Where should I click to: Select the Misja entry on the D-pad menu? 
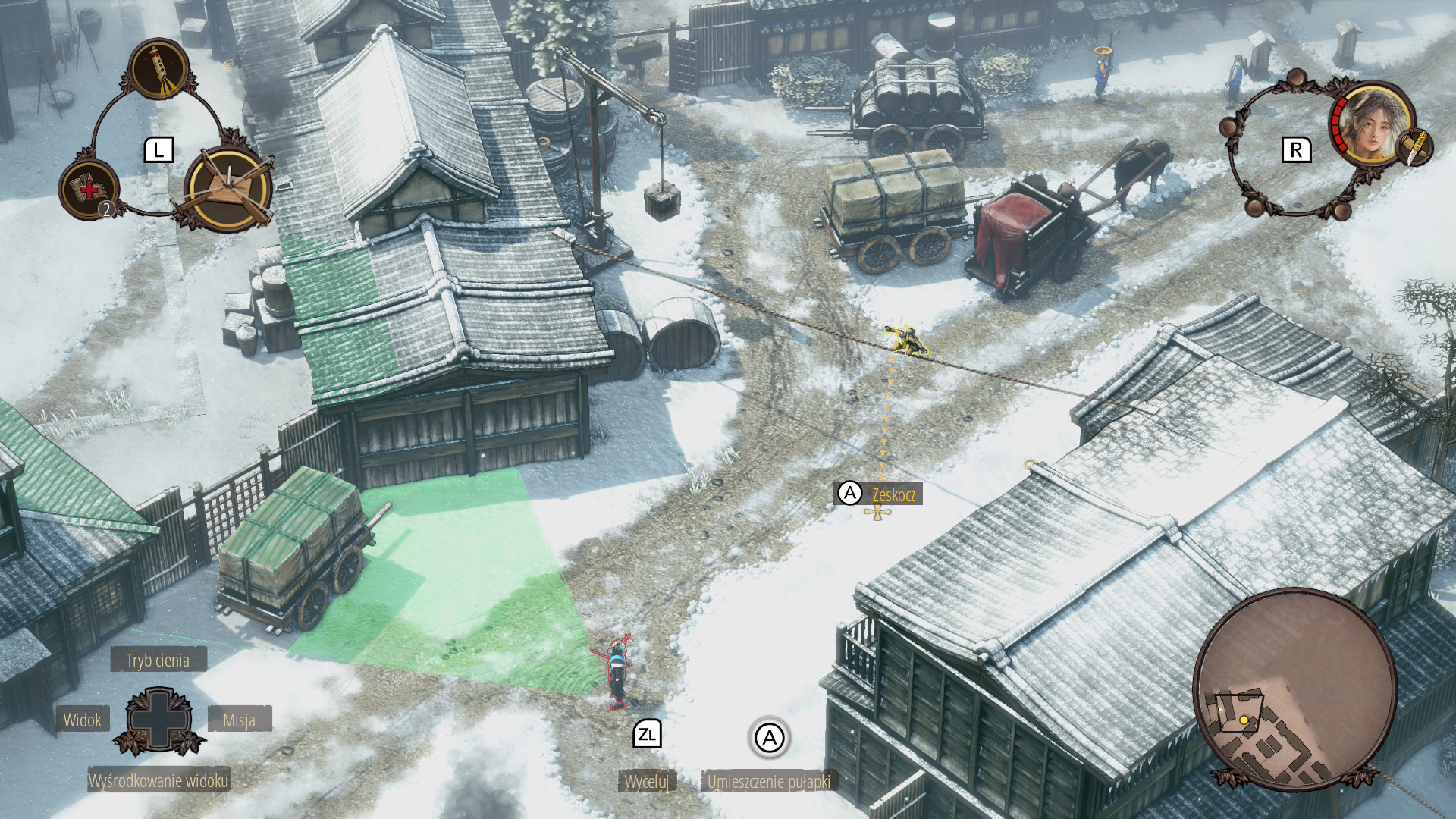[x=240, y=720]
